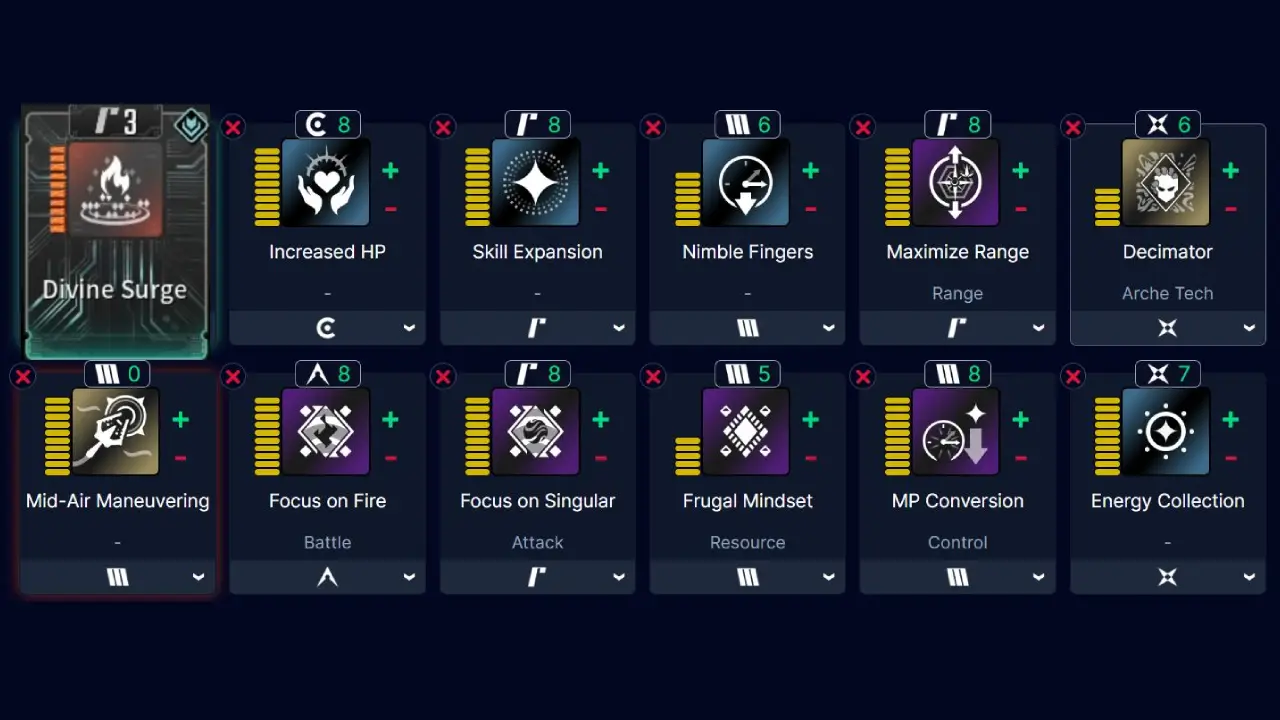
Task: Open the Increased HP category dropdown
Action: tap(327, 327)
